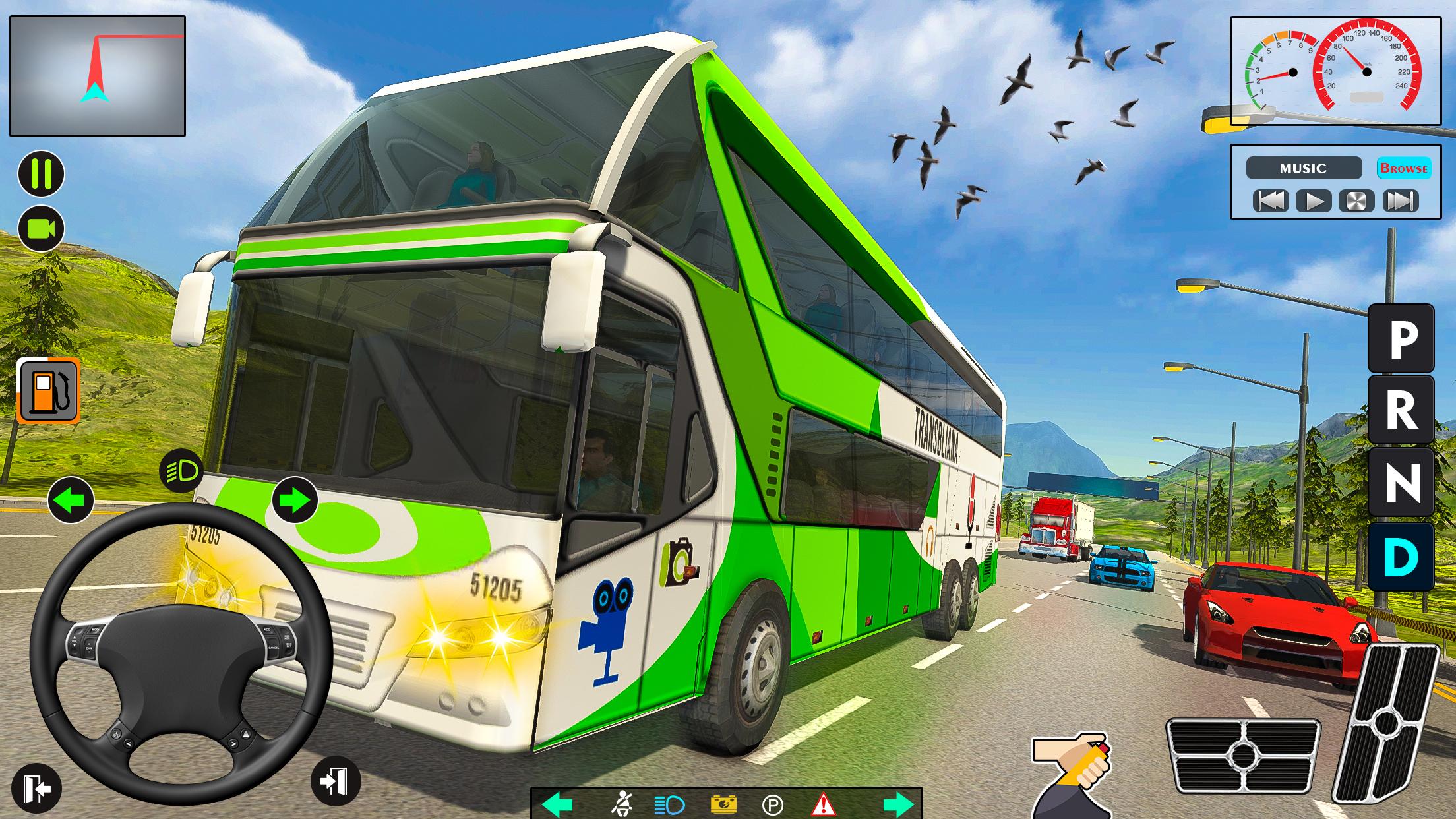This screenshot has width=1456, height=819.
Task: Activate the hazard warning triangle
Action: pyautogui.click(x=824, y=804)
